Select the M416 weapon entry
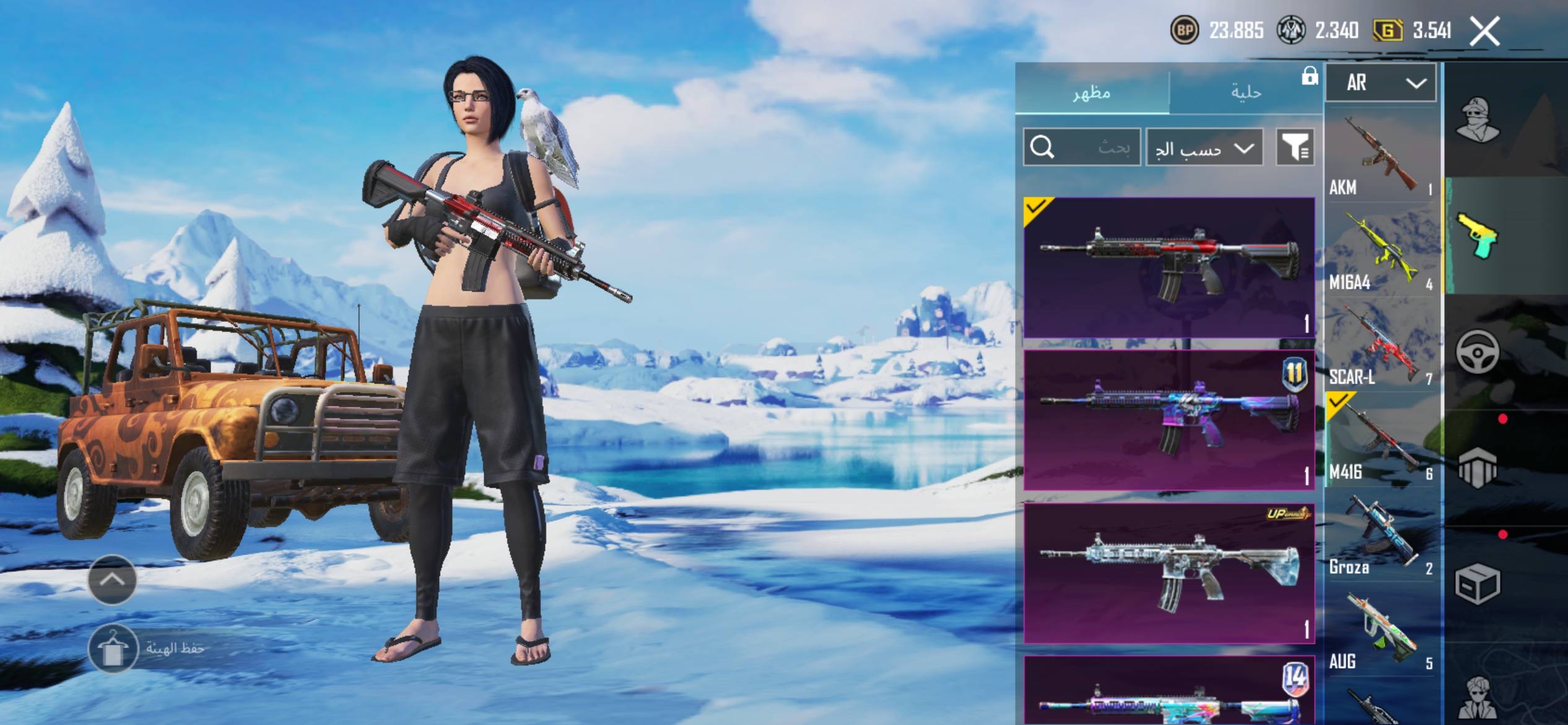The width and height of the screenshot is (1568, 725). click(x=1381, y=440)
